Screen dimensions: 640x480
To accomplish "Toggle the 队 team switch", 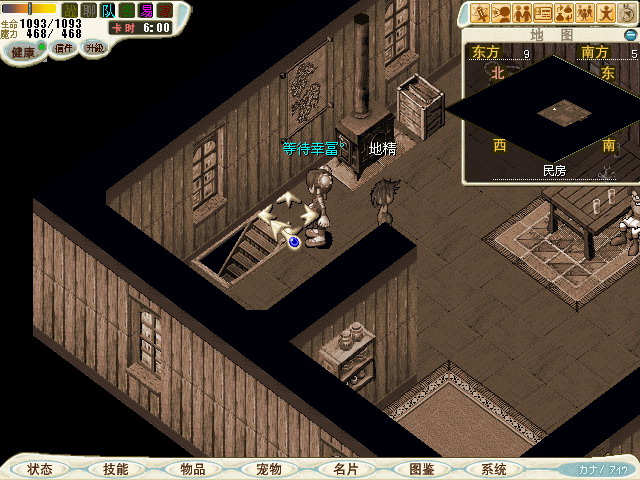I will 107,10.
